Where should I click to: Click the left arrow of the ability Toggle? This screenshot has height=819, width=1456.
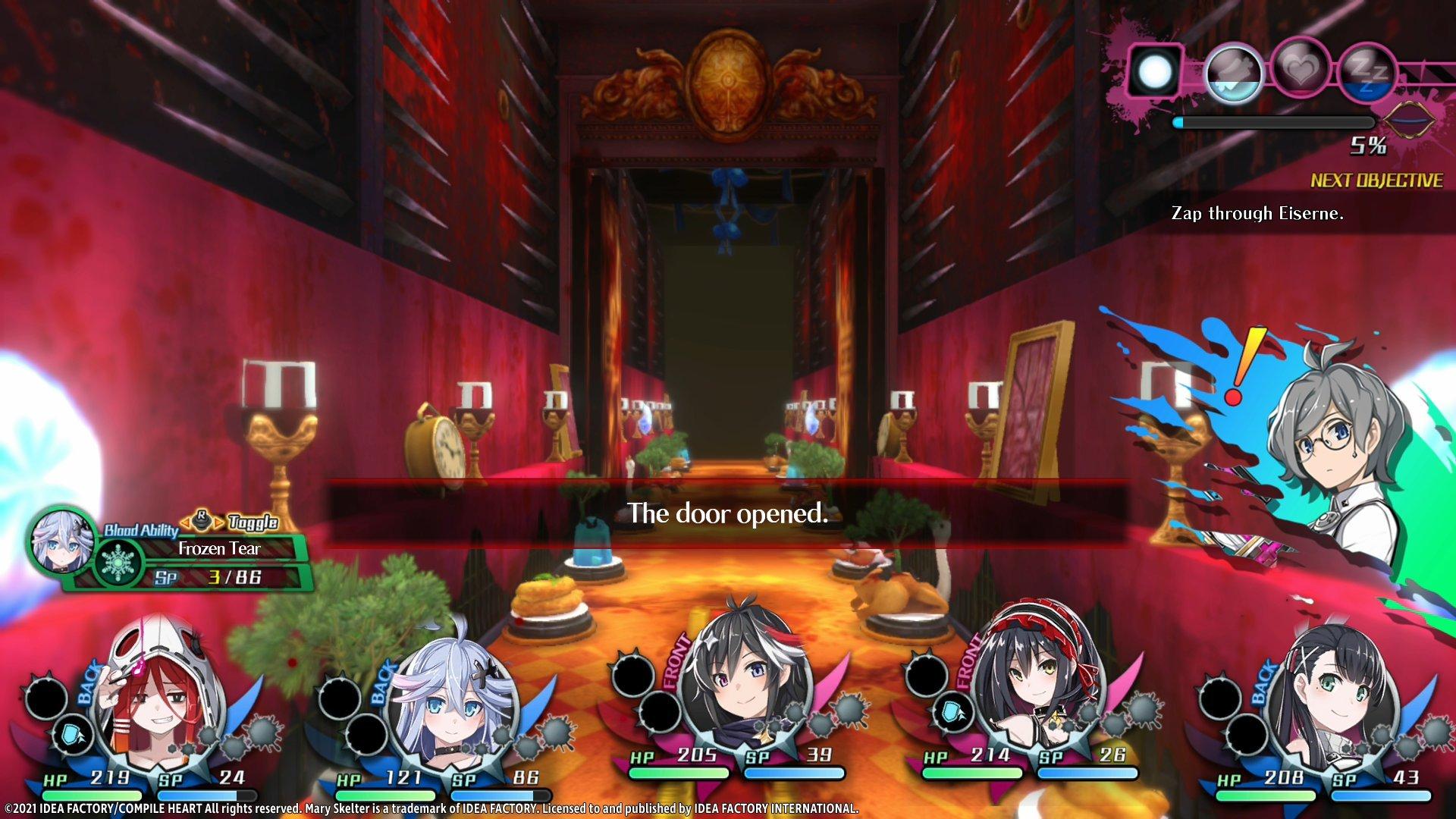(185, 522)
